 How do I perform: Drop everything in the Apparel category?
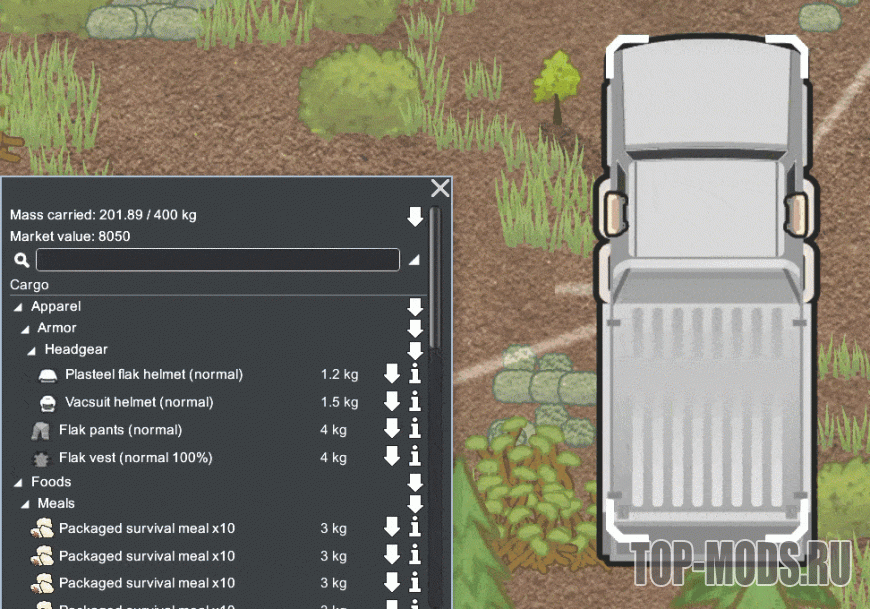(x=415, y=307)
